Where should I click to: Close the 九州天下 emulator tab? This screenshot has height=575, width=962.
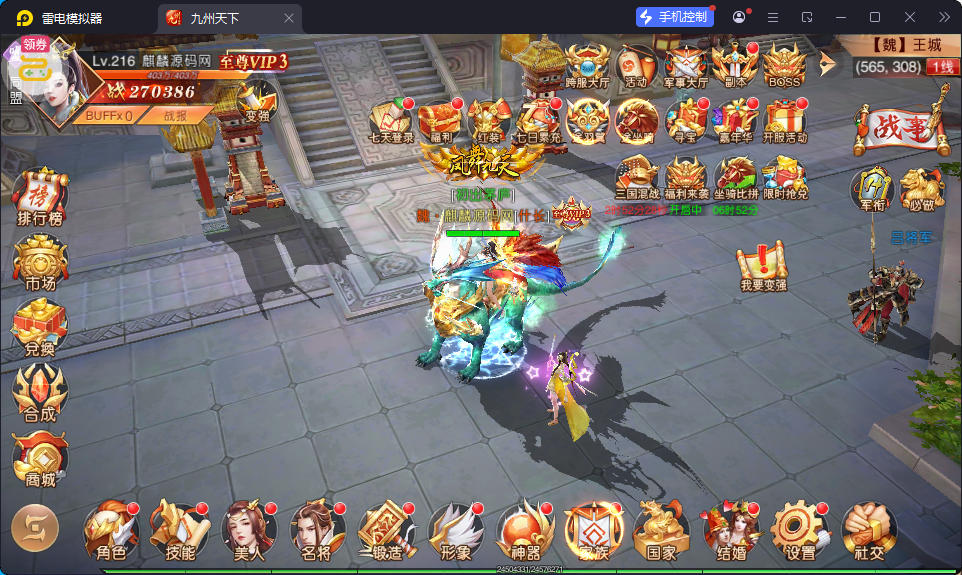(x=289, y=18)
